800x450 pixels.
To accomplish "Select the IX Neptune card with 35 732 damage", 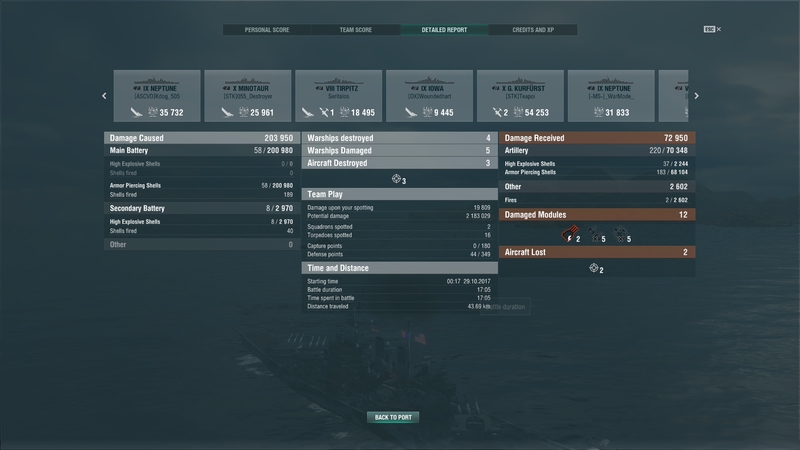I will pos(157,96).
